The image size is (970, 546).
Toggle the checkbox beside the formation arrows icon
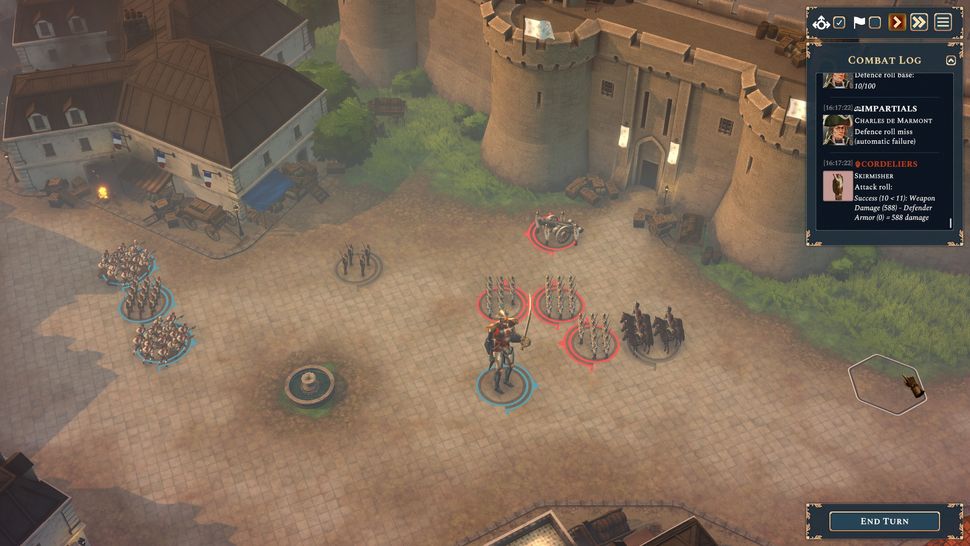840,22
